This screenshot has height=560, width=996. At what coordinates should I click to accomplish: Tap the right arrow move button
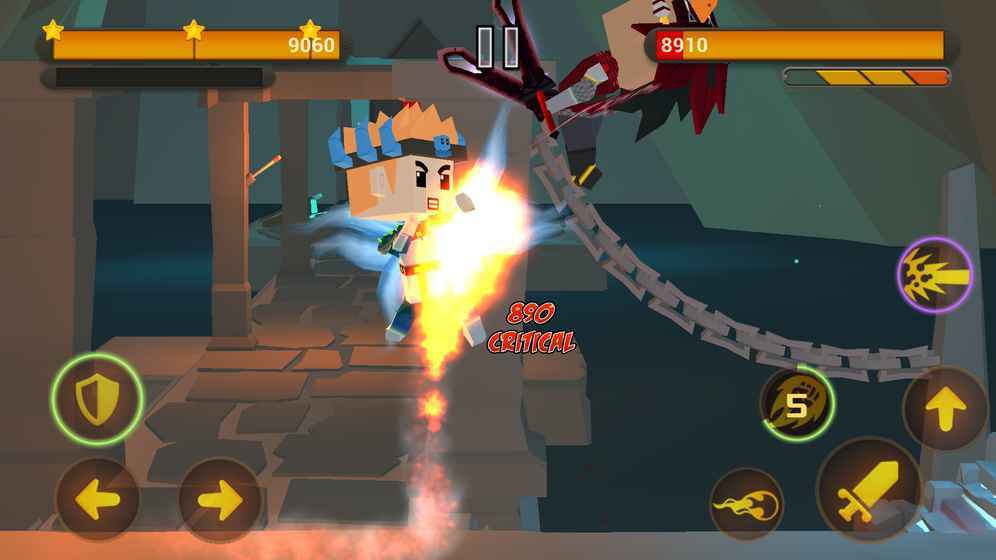pos(220,499)
